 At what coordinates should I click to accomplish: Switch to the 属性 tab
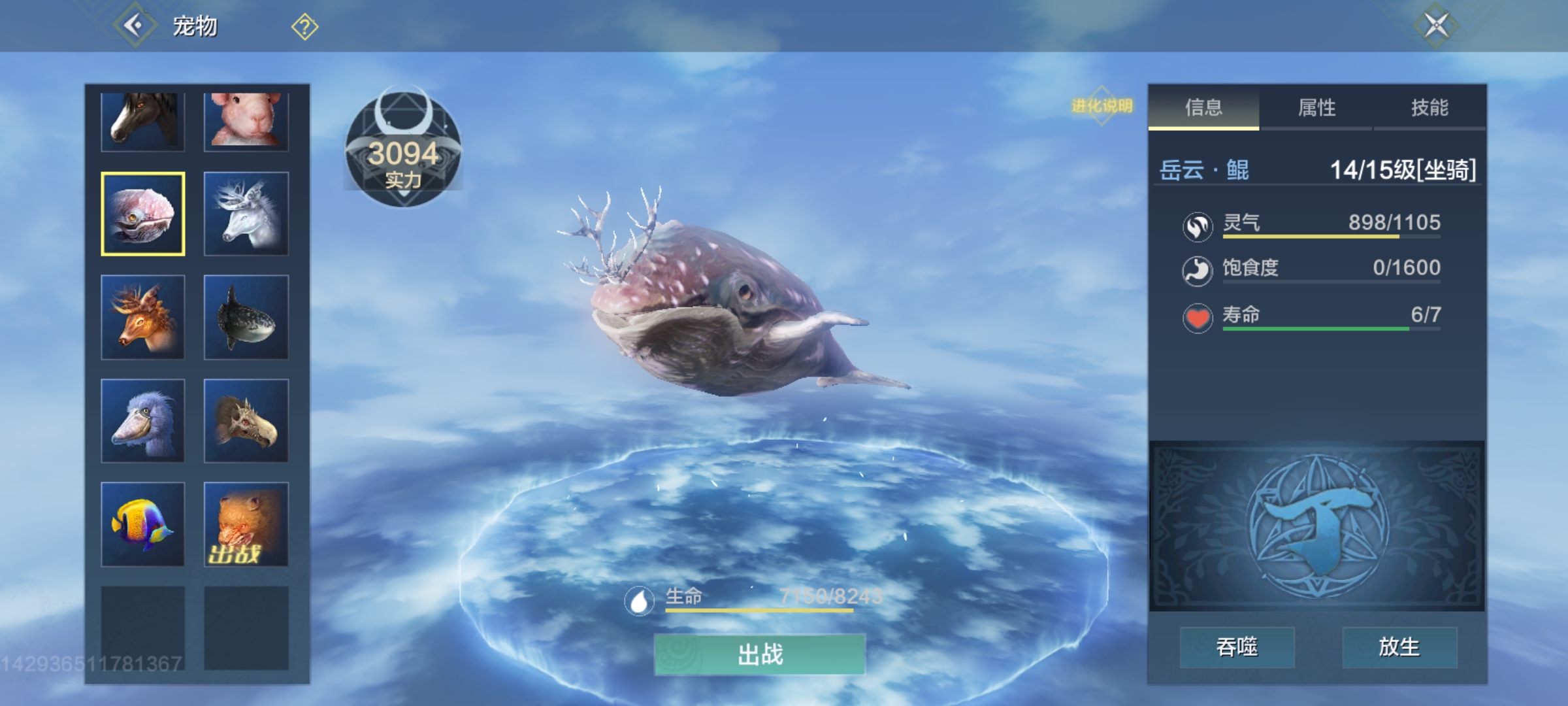click(x=1316, y=108)
